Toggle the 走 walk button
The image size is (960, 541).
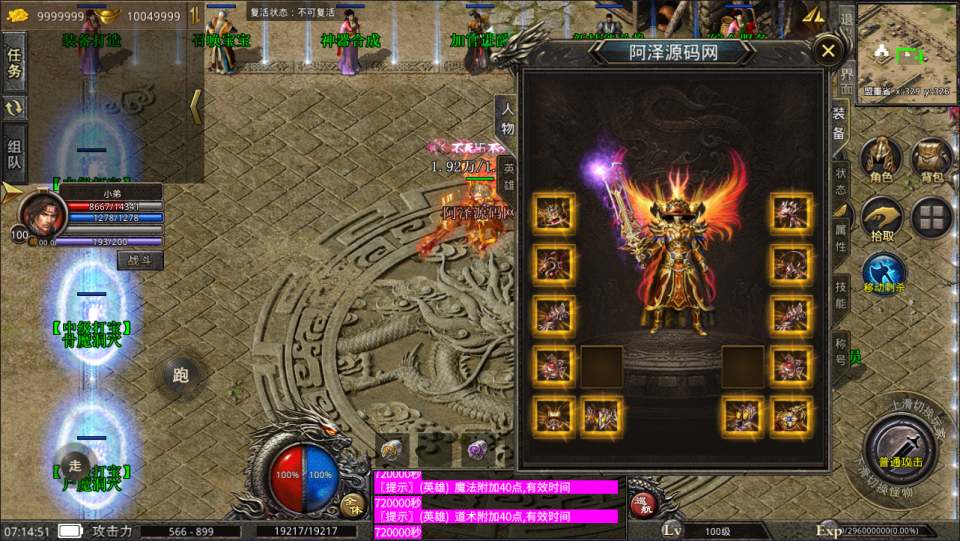click(x=74, y=466)
